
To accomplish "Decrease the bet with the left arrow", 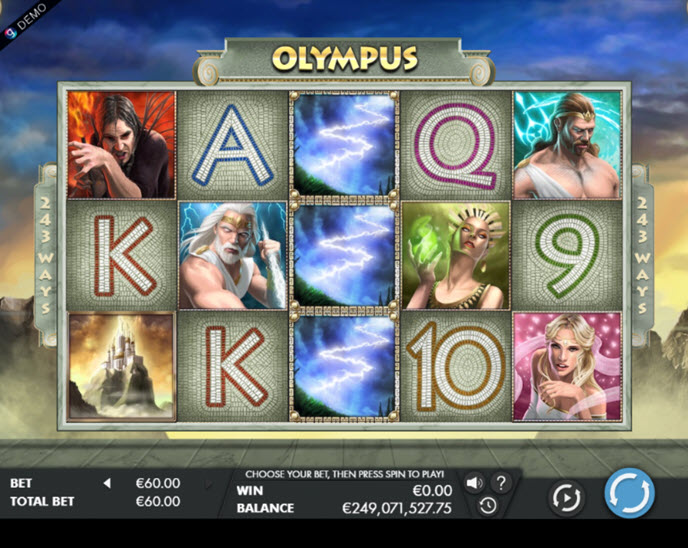I will tap(107, 483).
